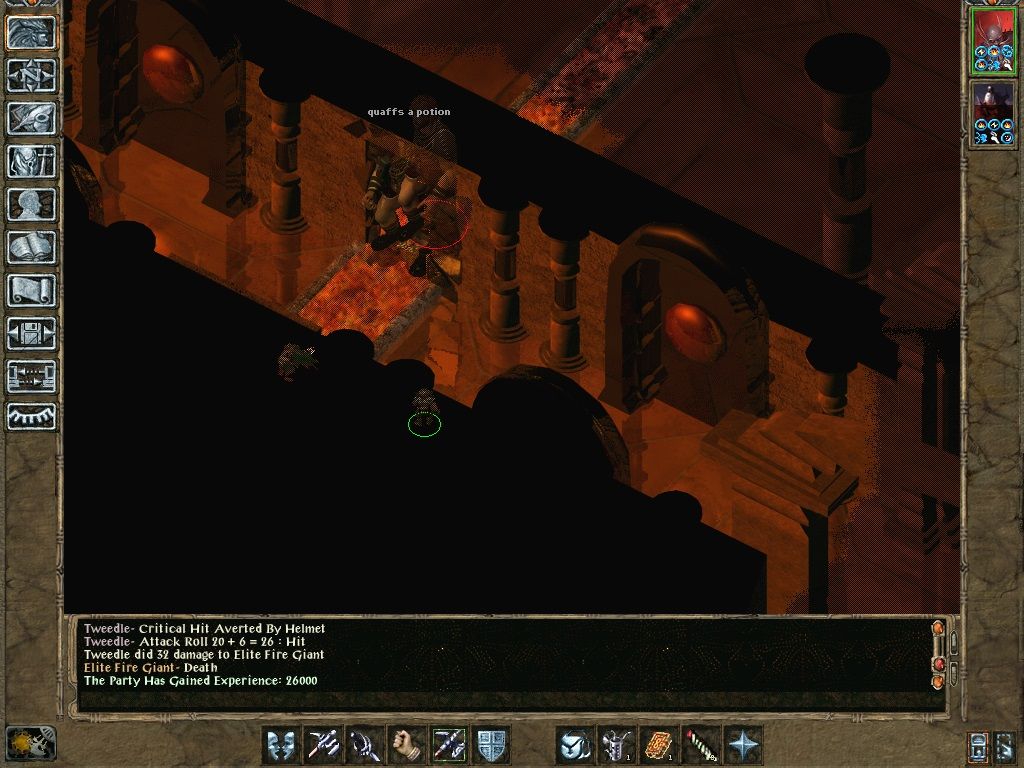Open the area map with compass button
The width and height of the screenshot is (1024, 768).
(31, 75)
